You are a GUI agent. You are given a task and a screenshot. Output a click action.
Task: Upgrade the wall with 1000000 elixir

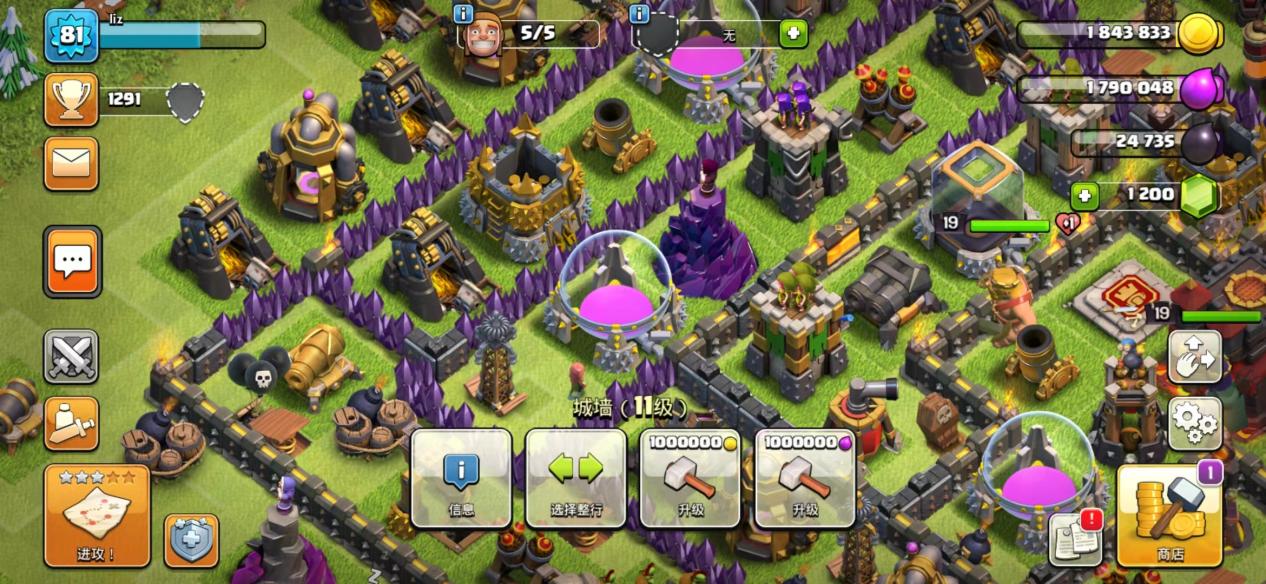pos(805,479)
